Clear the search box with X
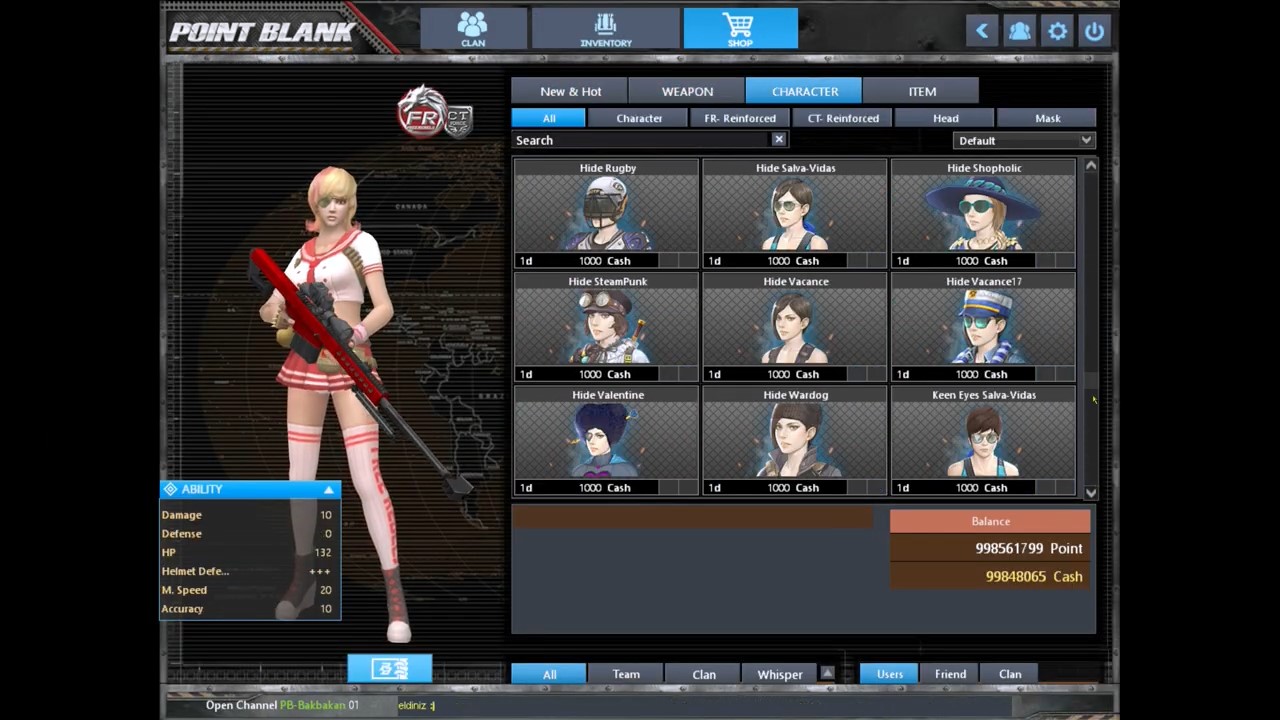 (779, 140)
